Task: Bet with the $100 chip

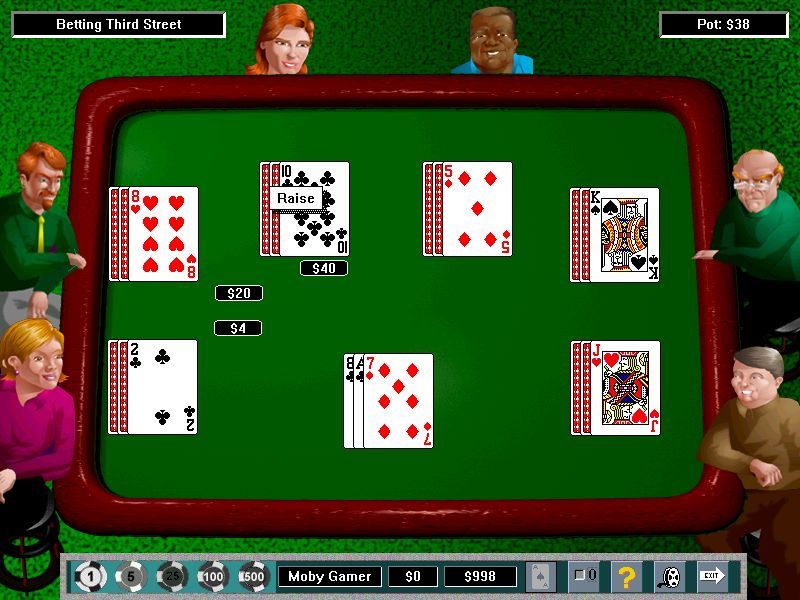Action: [x=212, y=576]
